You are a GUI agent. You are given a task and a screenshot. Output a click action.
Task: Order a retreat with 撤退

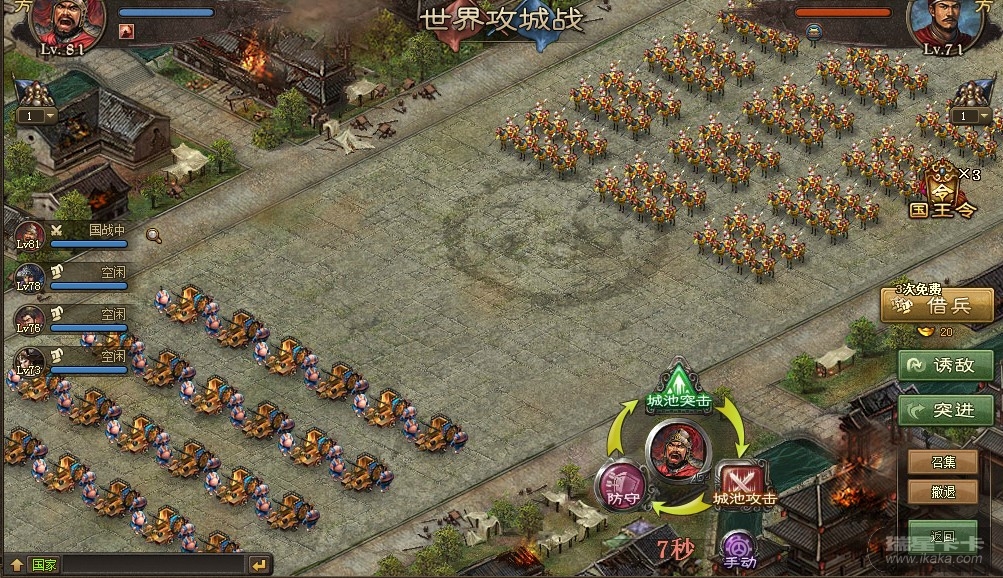pyautogui.click(x=942, y=492)
